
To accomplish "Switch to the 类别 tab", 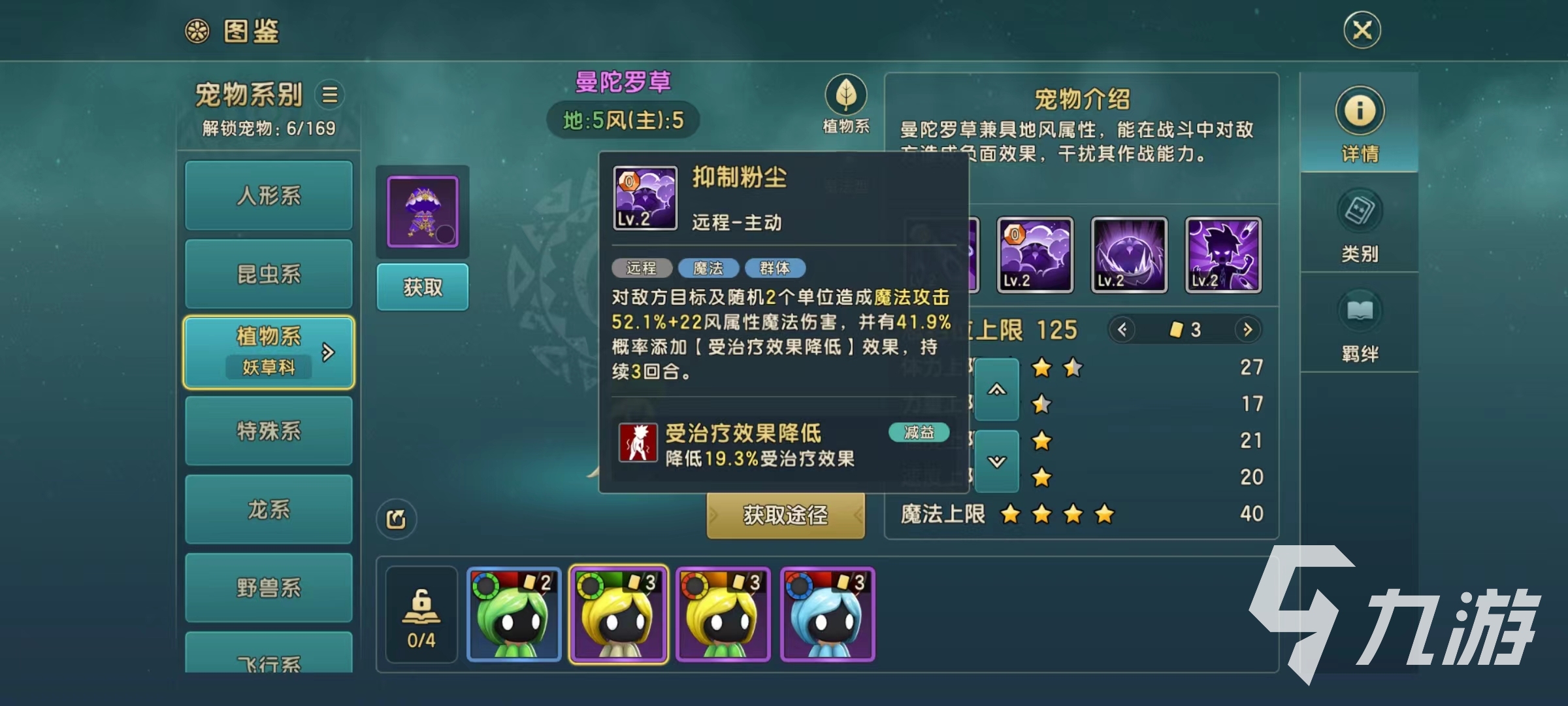I will [1360, 226].
